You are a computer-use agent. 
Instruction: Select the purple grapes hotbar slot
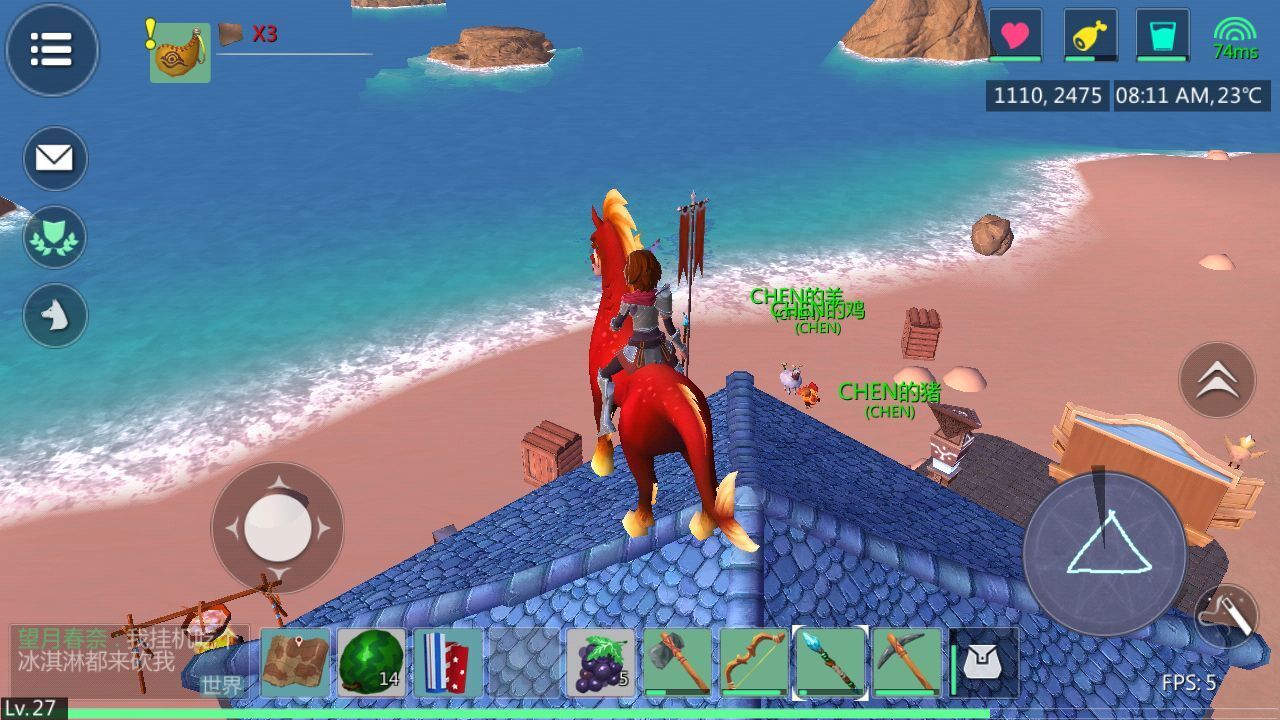[601, 662]
